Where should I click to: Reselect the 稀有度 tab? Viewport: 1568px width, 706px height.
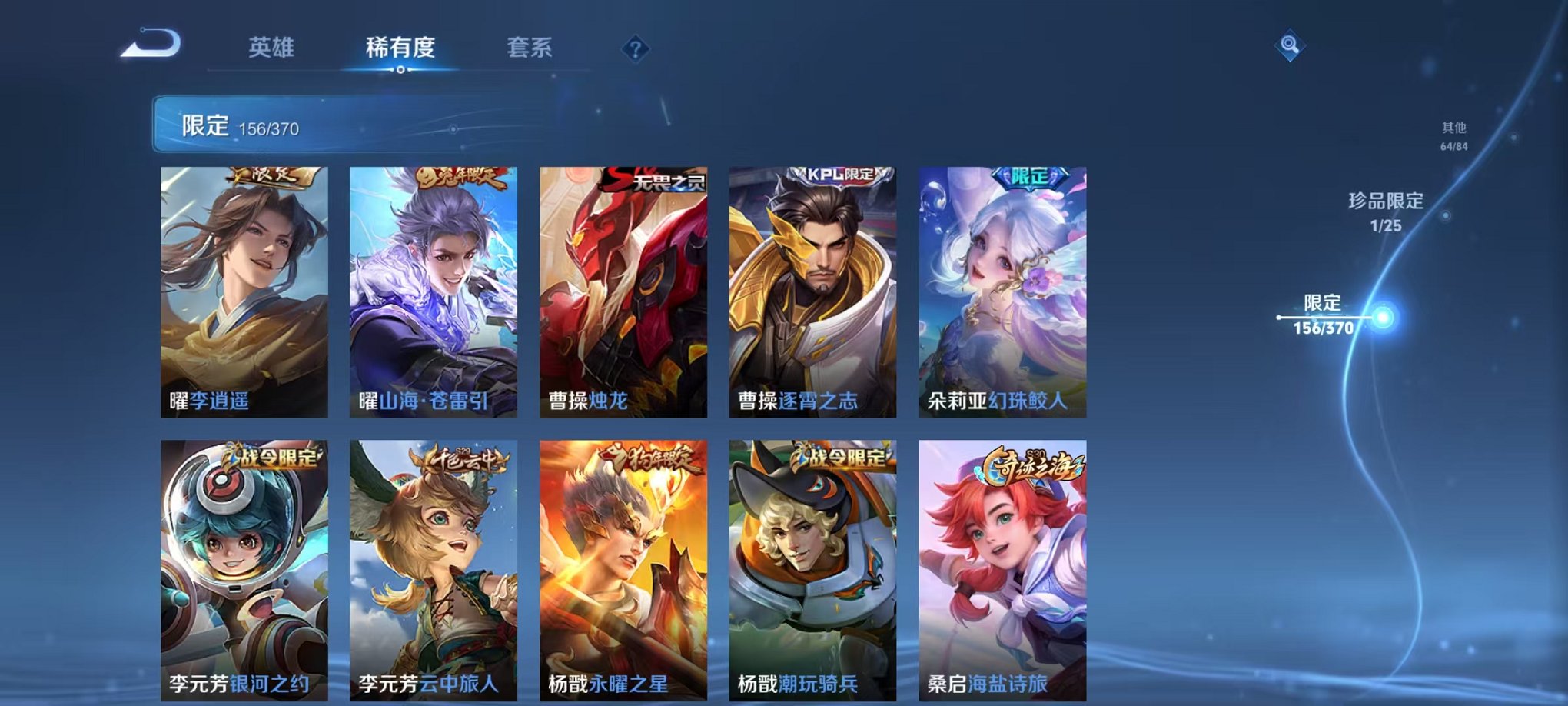(401, 48)
